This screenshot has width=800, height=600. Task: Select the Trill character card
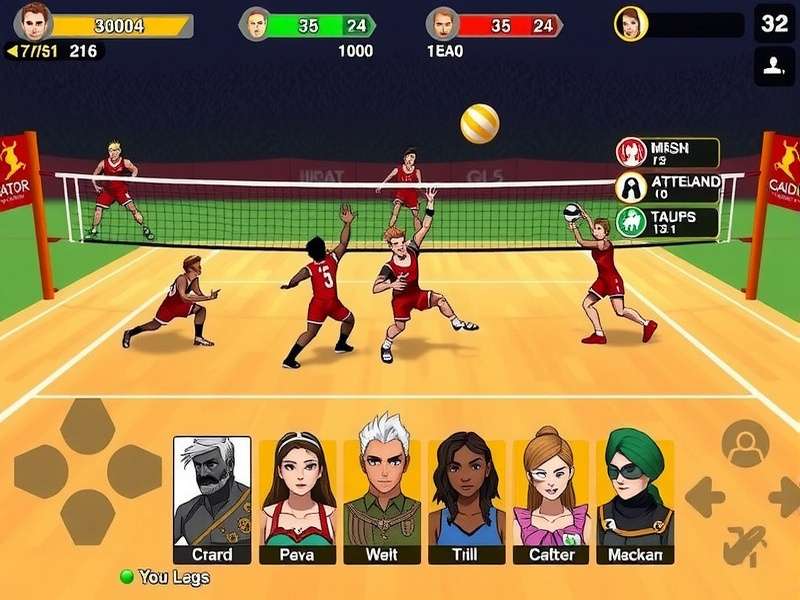pos(467,500)
